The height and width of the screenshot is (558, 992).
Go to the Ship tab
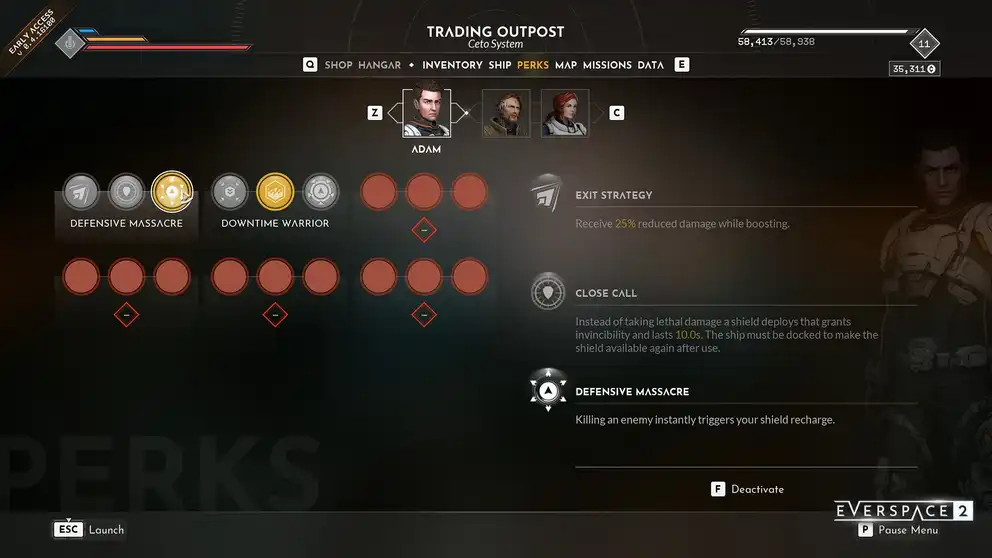(500, 65)
